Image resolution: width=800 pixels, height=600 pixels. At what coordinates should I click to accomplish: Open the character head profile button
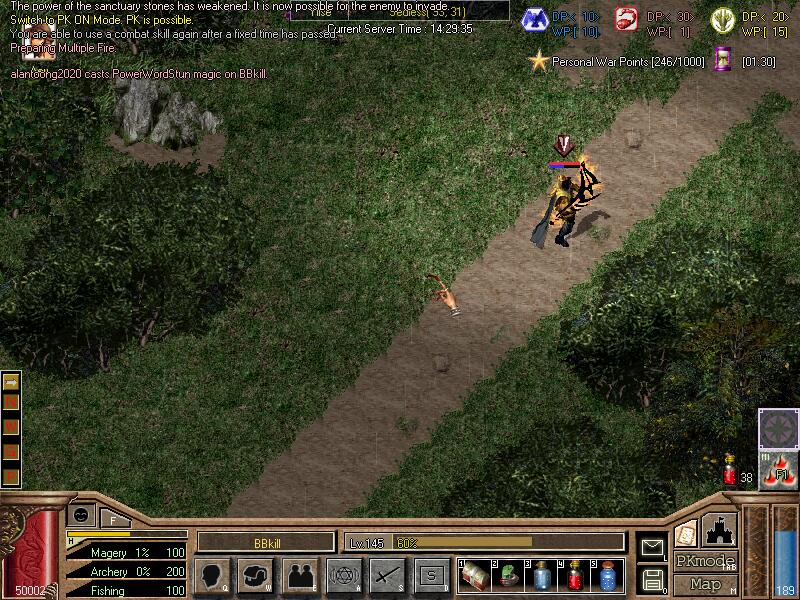tap(213, 576)
